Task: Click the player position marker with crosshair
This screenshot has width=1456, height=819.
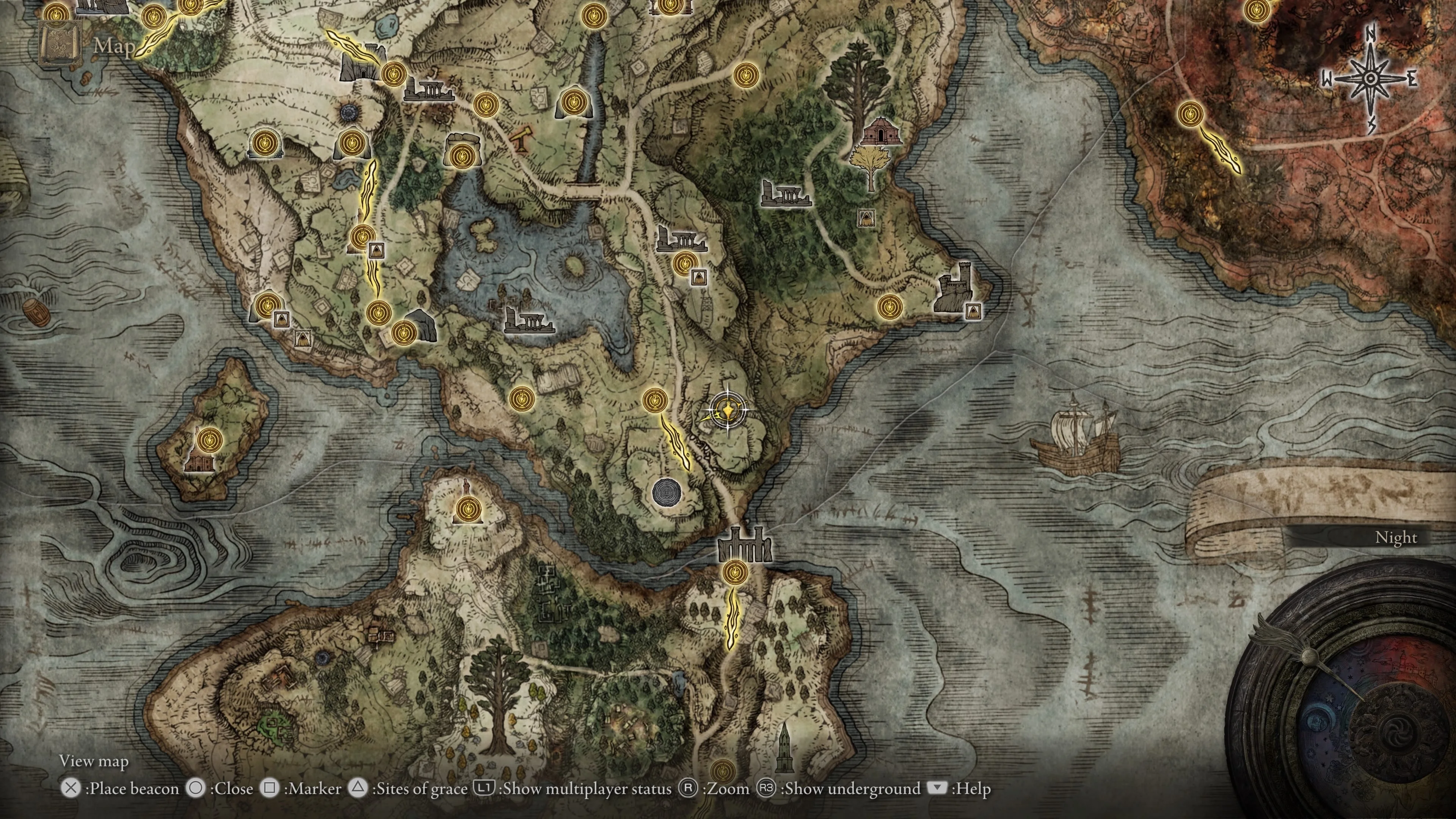Action: pyautogui.click(x=728, y=410)
